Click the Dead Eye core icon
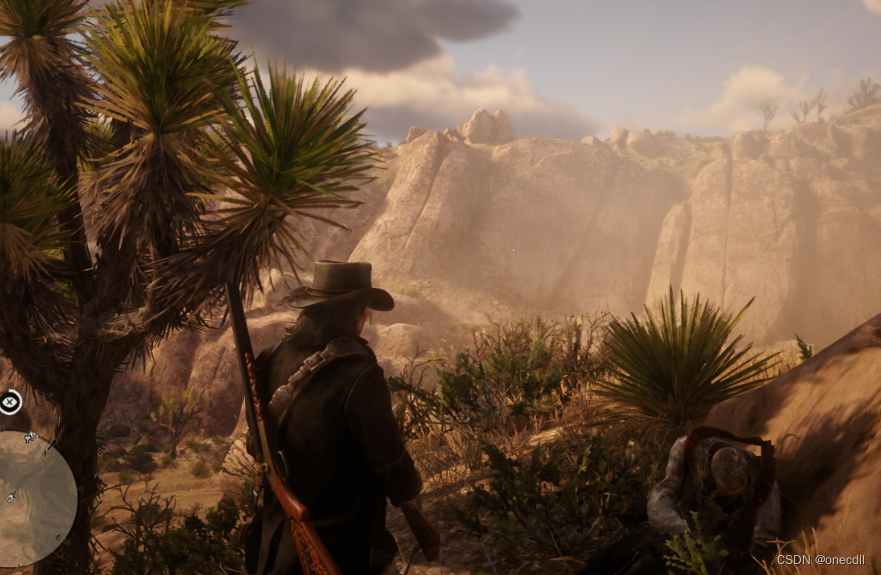 point(9,402)
